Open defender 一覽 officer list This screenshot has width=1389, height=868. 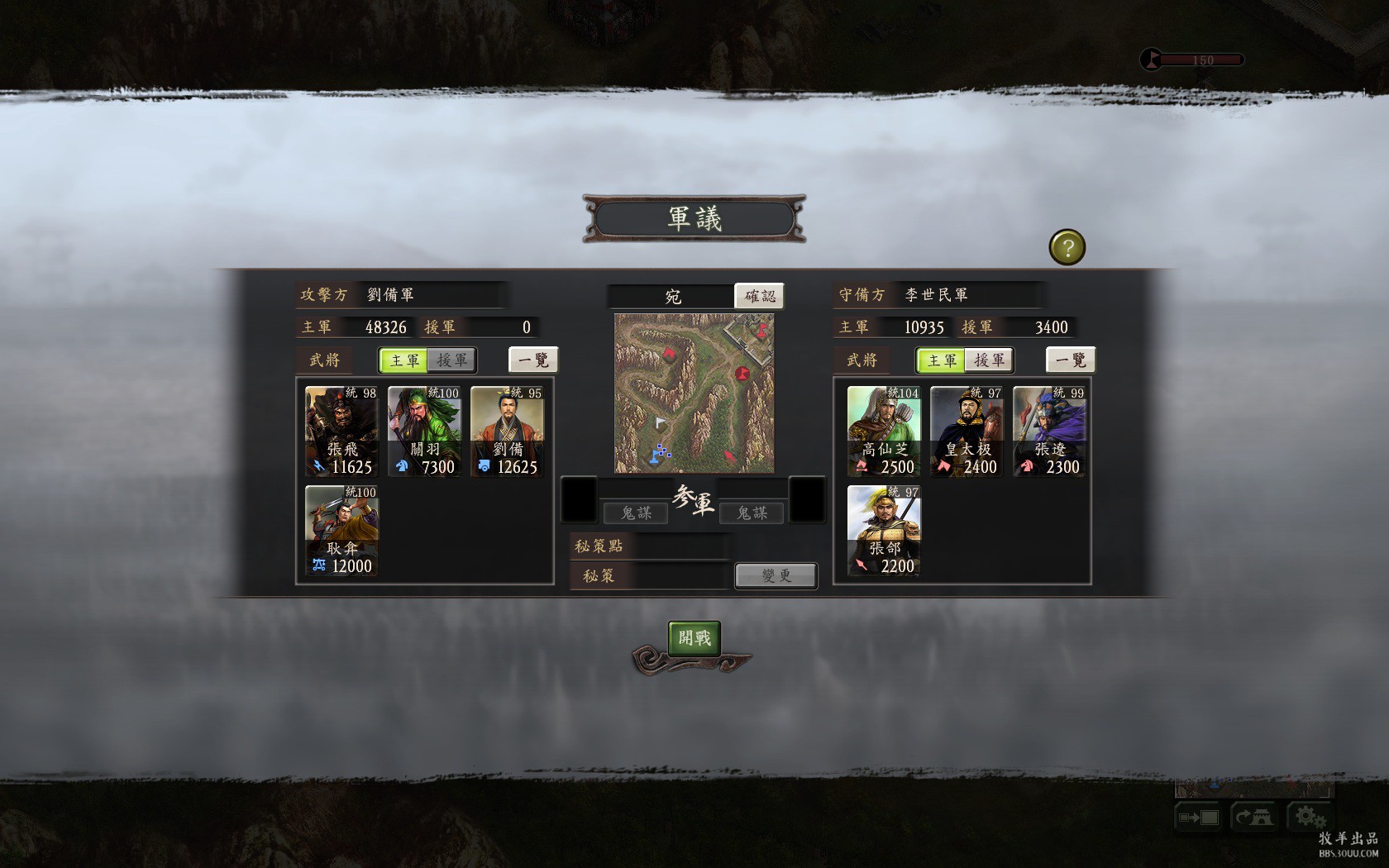coord(1071,360)
